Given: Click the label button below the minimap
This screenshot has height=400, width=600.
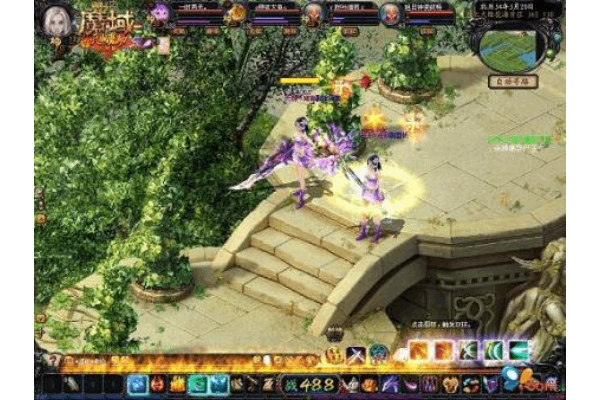Looking at the screenshot, I should [511, 81].
